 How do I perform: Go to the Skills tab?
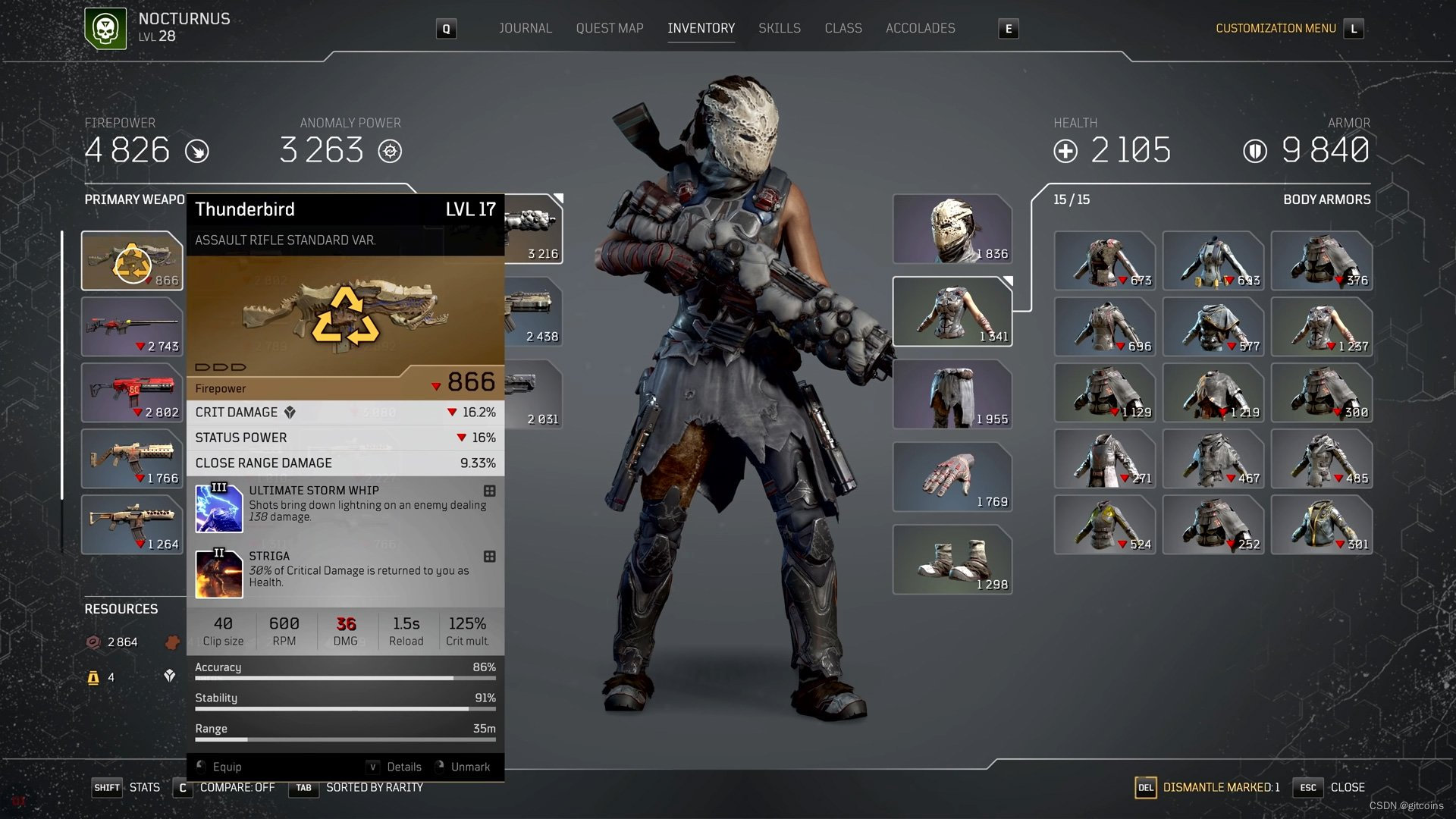tap(779, 28)
